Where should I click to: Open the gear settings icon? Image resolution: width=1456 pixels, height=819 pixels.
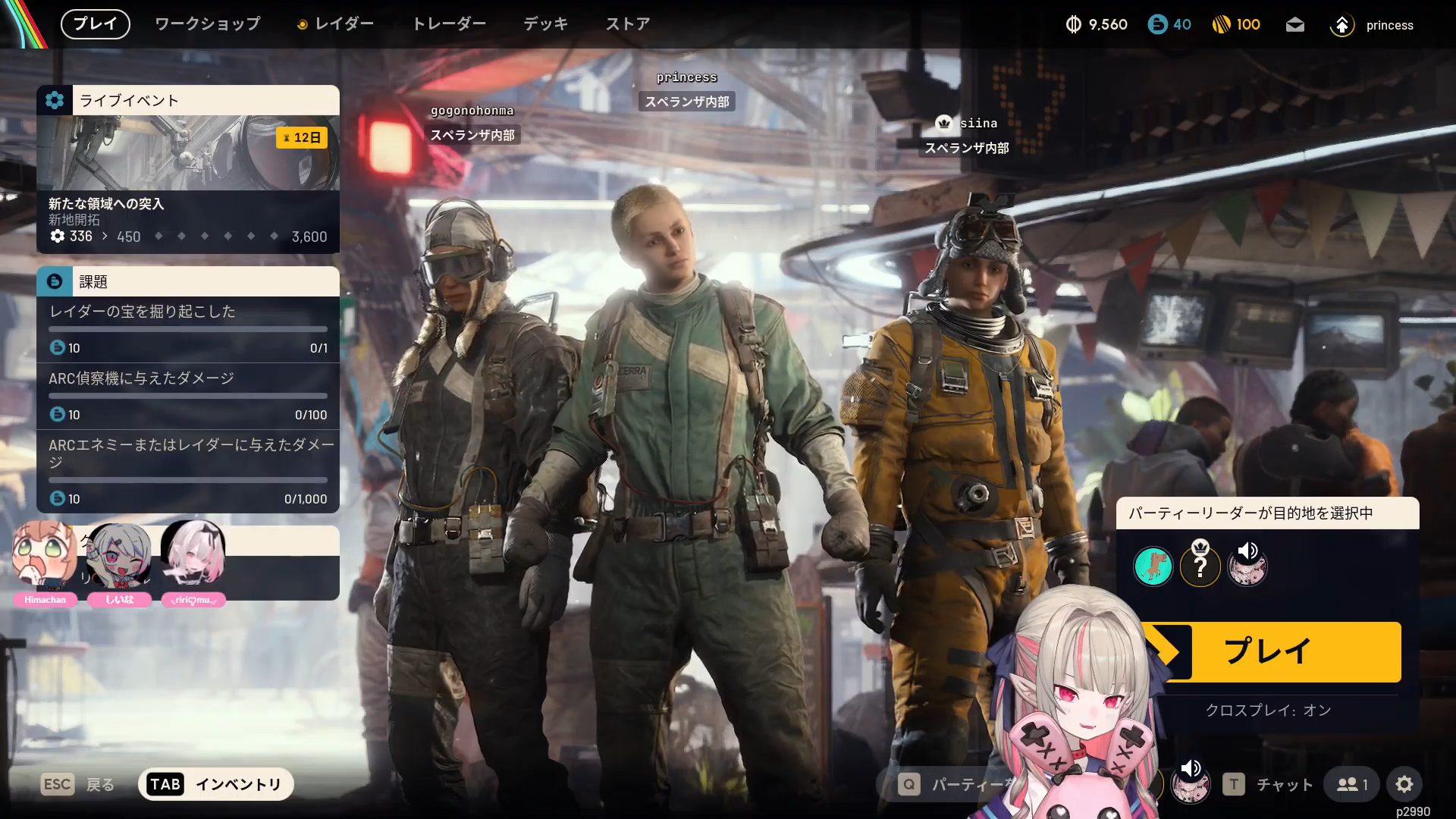[1404, 784]
